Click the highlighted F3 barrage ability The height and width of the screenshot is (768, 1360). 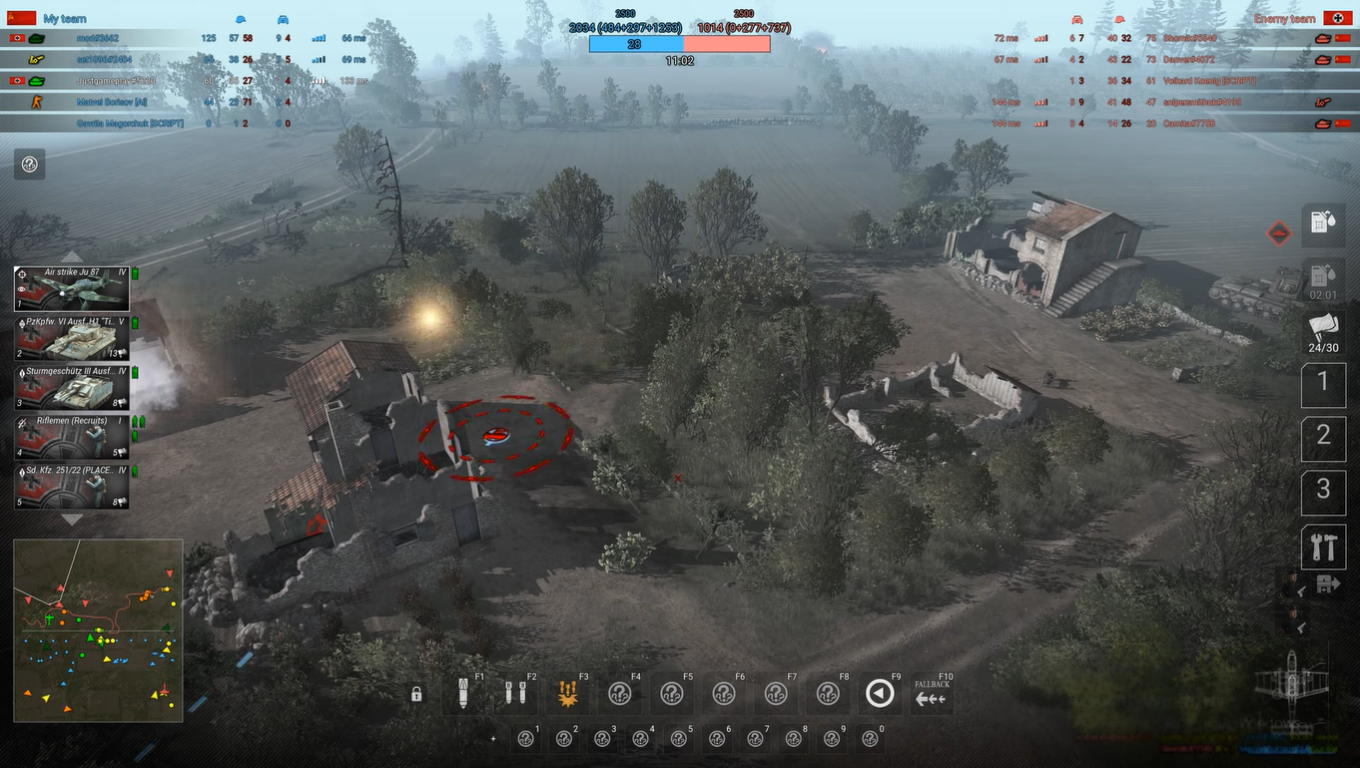(568, 693)
